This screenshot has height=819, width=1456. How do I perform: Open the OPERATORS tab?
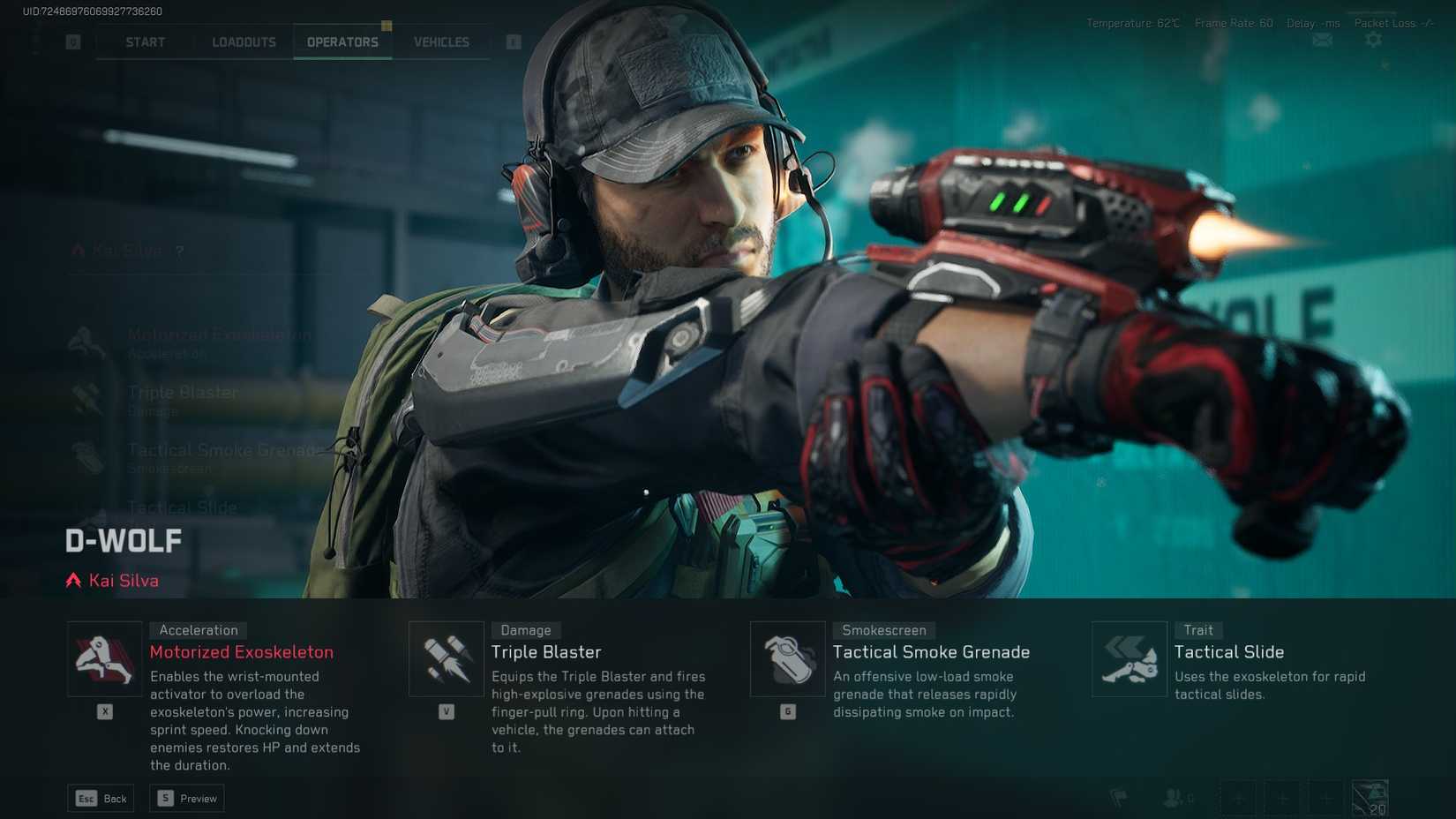click(x=342, y=41)
